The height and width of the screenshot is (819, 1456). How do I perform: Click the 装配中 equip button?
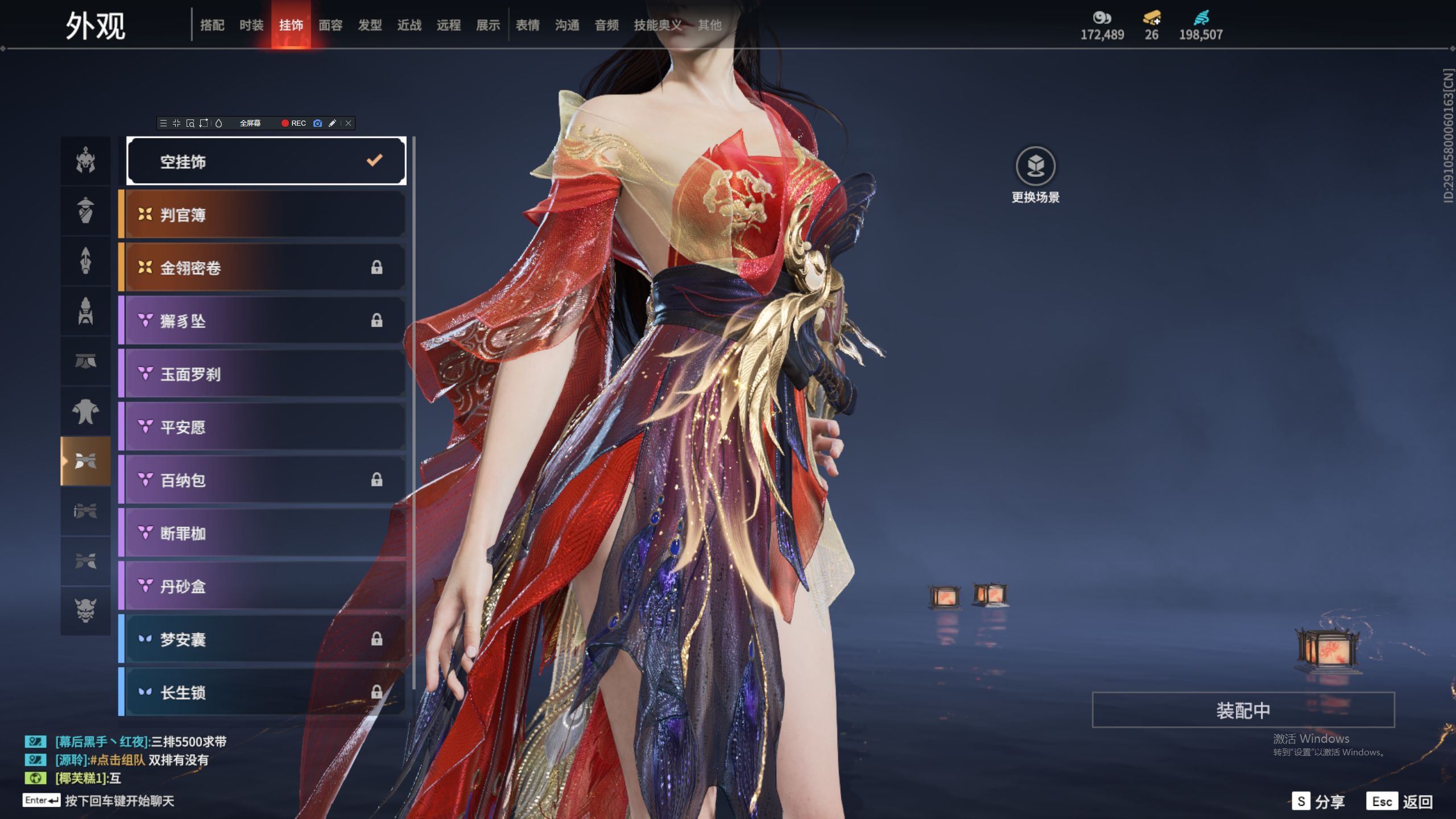[1243, 710]
